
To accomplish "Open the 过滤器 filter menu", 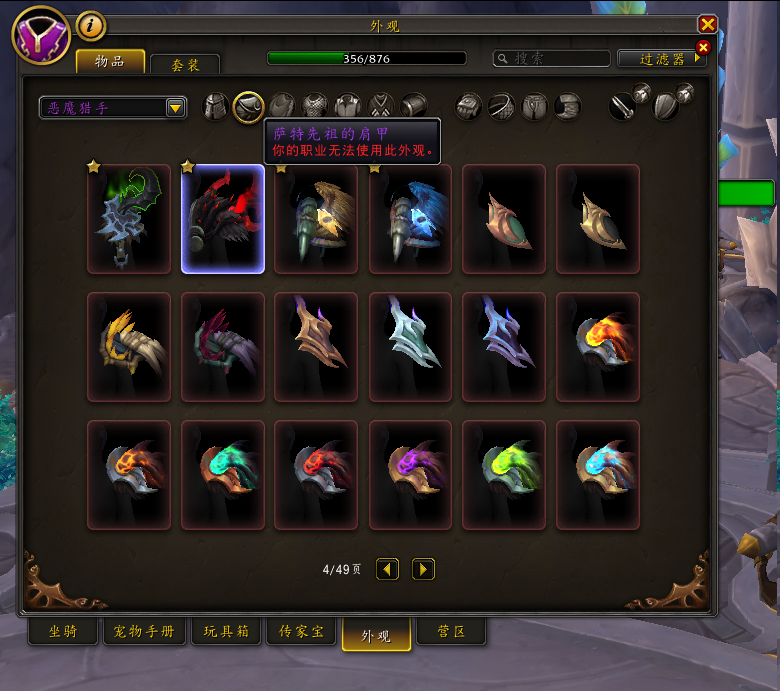I will 662,59.
